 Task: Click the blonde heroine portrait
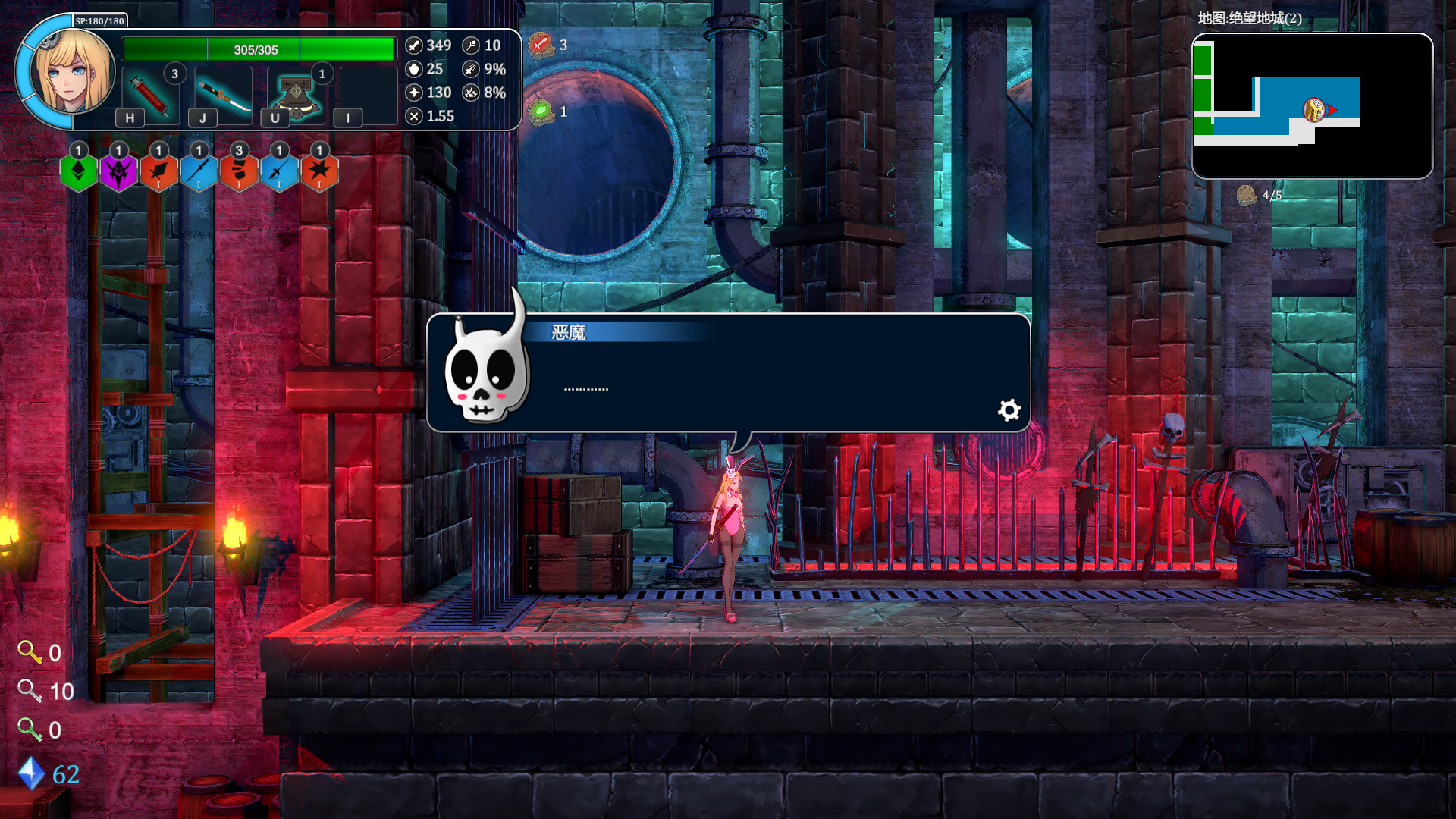[72, 72]
